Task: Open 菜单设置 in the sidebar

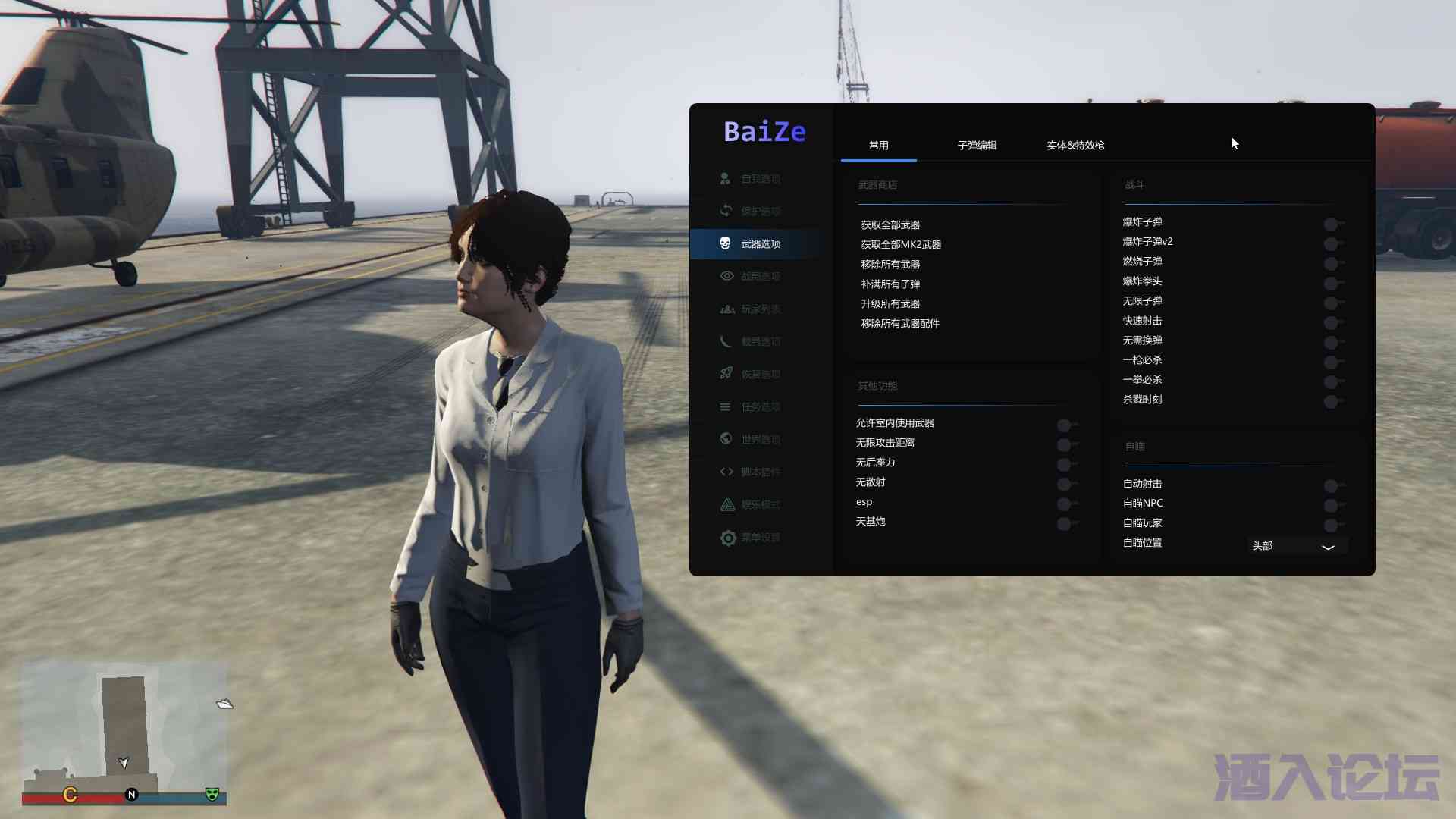Action: 760,538
